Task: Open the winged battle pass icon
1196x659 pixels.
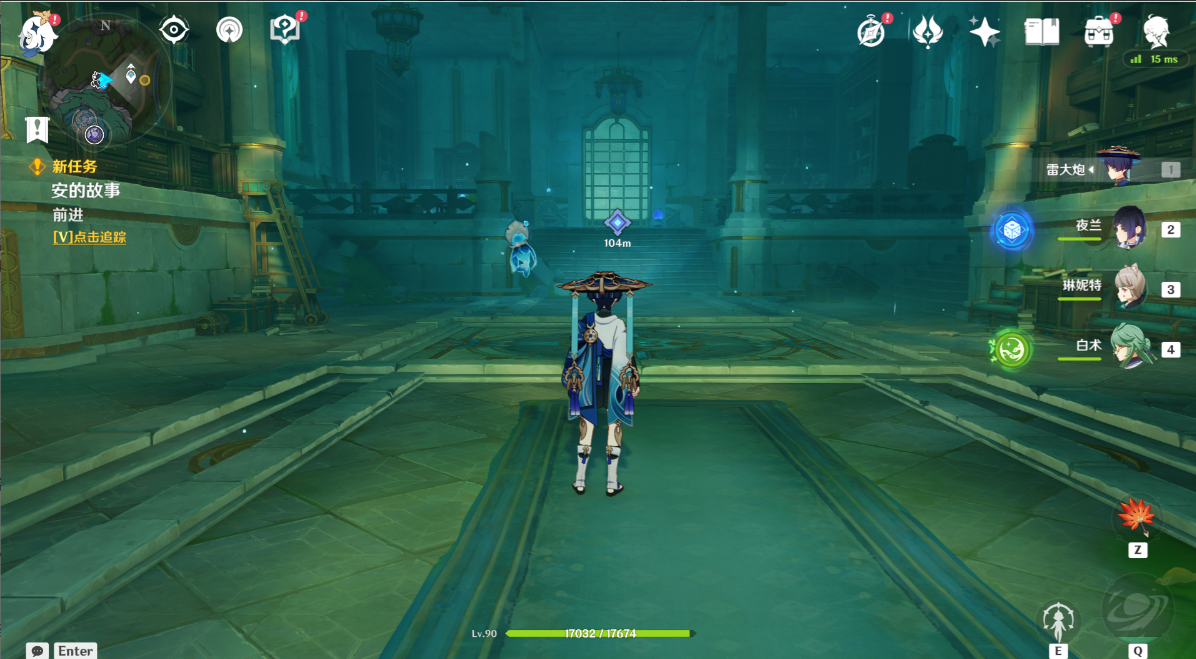Action: 928,32
